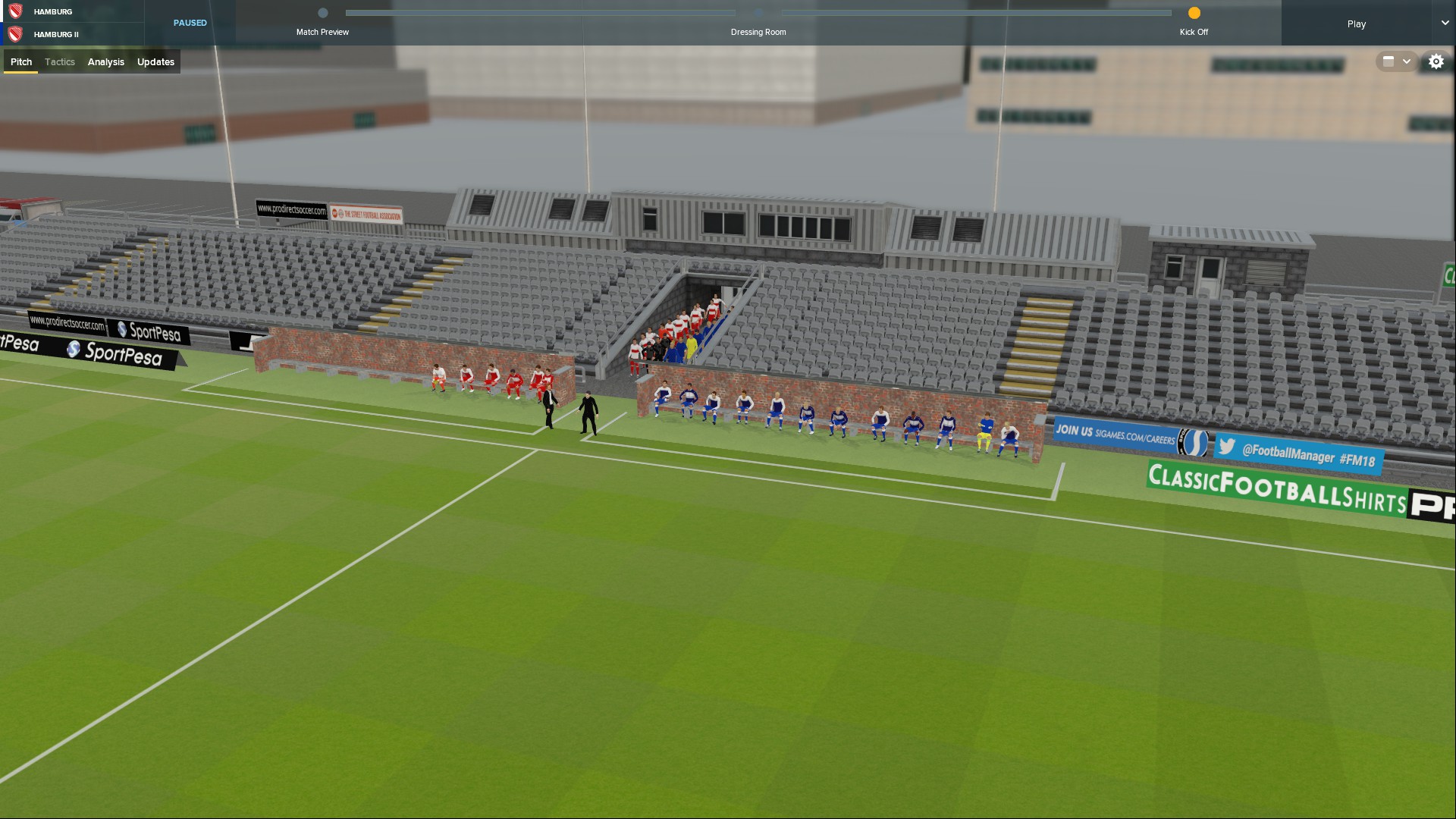Image resolution: width=1456 pixels, height=819 pixels.
Task: Show the Analysis tab
Action: (105, 62)
